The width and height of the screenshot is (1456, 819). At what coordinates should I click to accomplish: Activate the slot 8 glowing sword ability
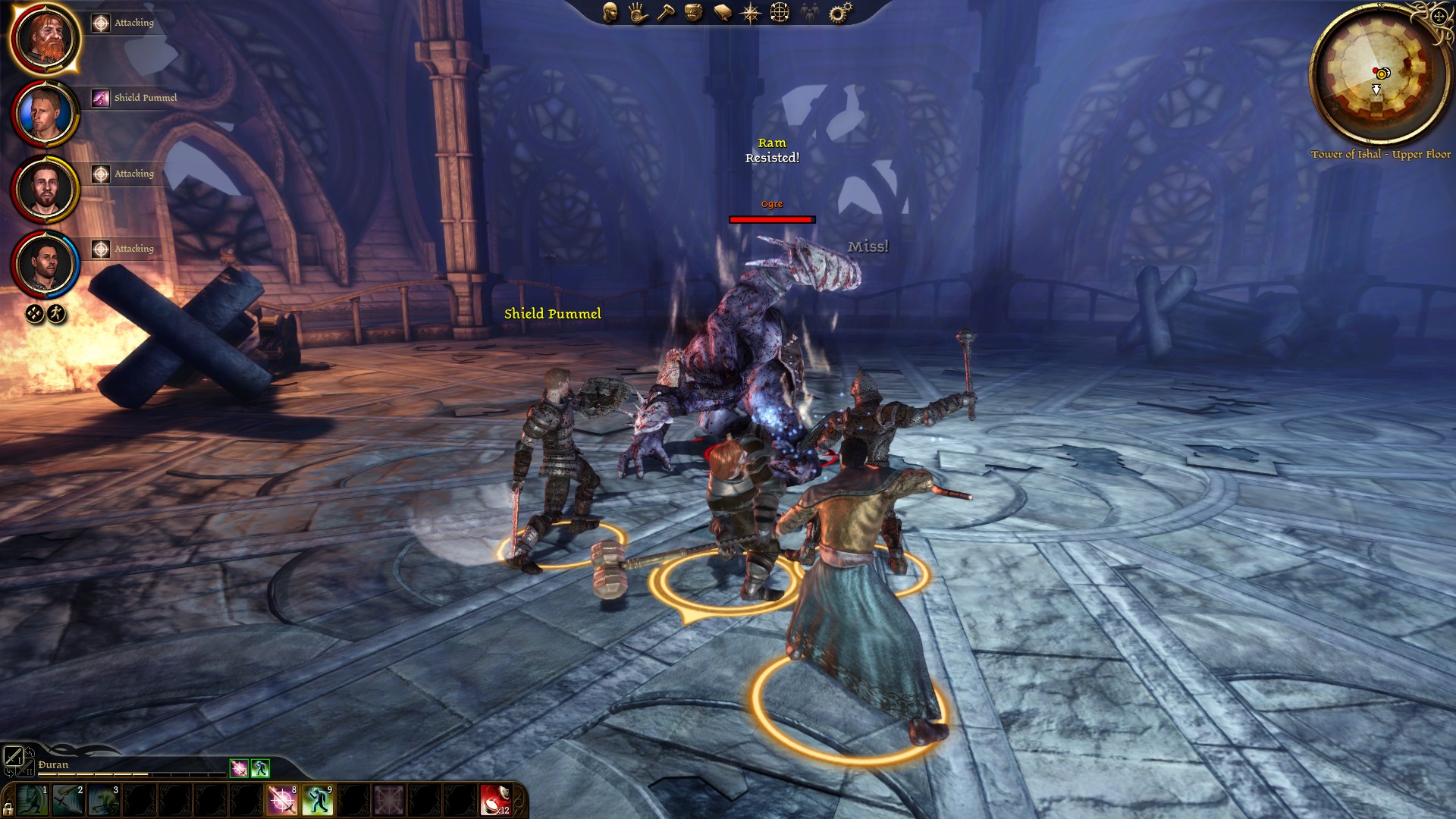pyautogui.click(x=282, y=800)
